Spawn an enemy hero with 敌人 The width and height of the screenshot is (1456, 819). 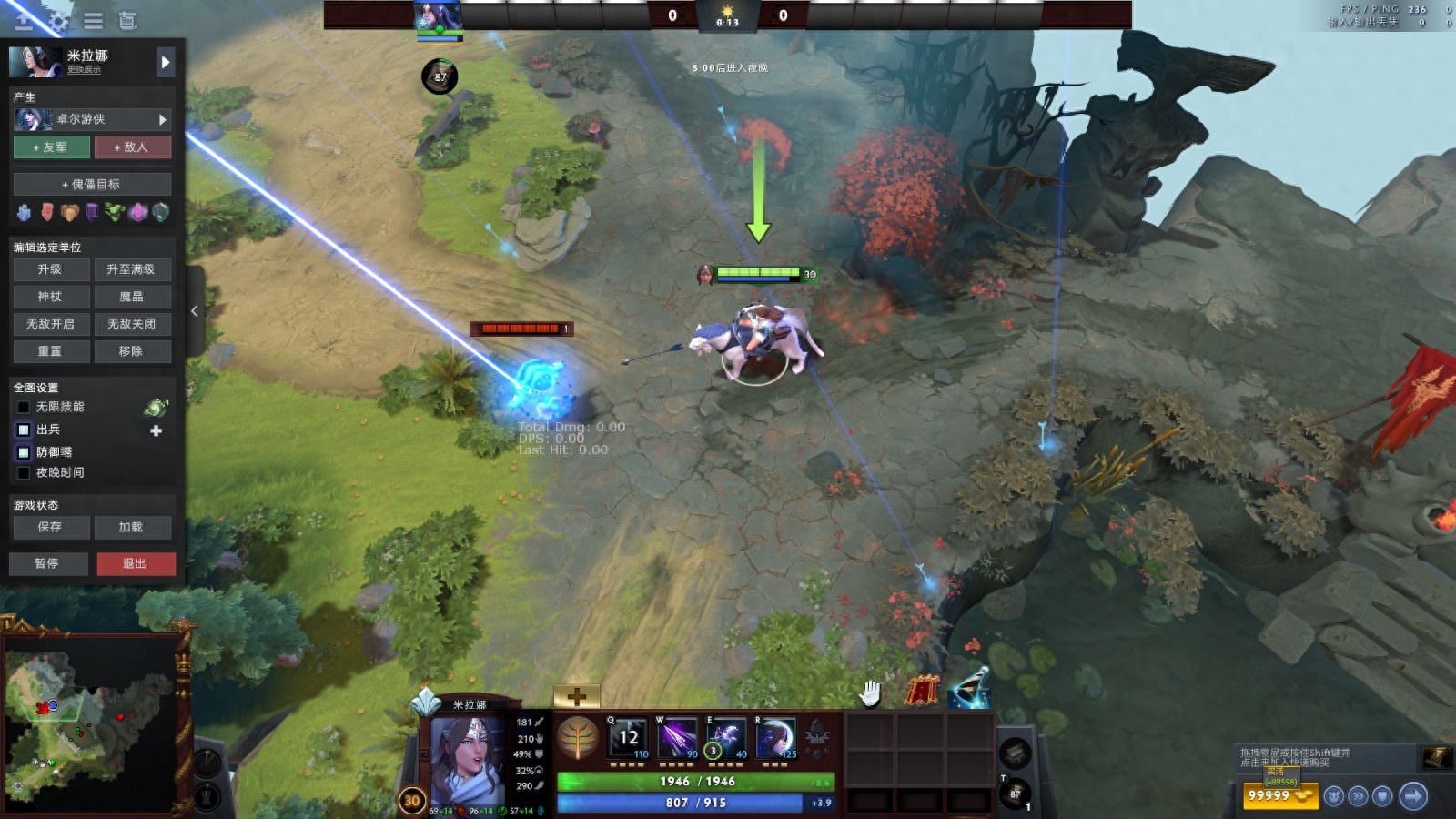132,147
